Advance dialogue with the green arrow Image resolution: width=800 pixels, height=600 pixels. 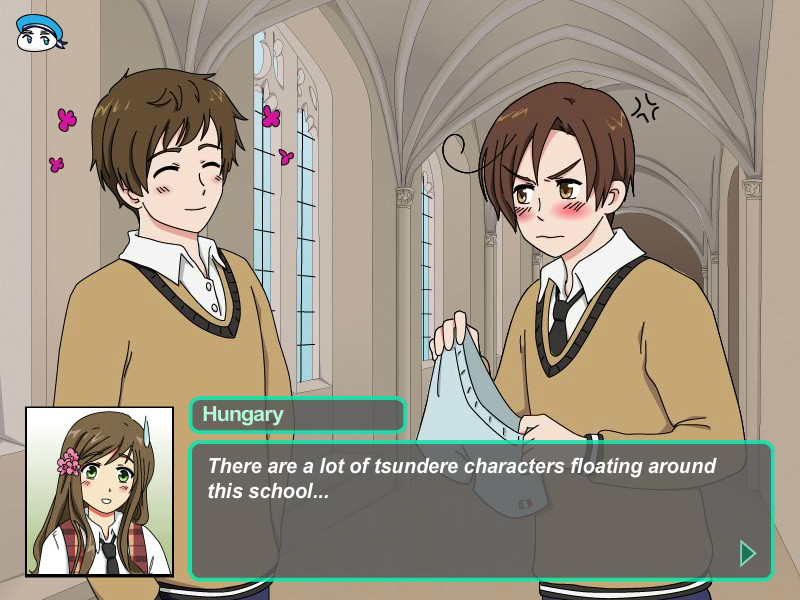746,552
